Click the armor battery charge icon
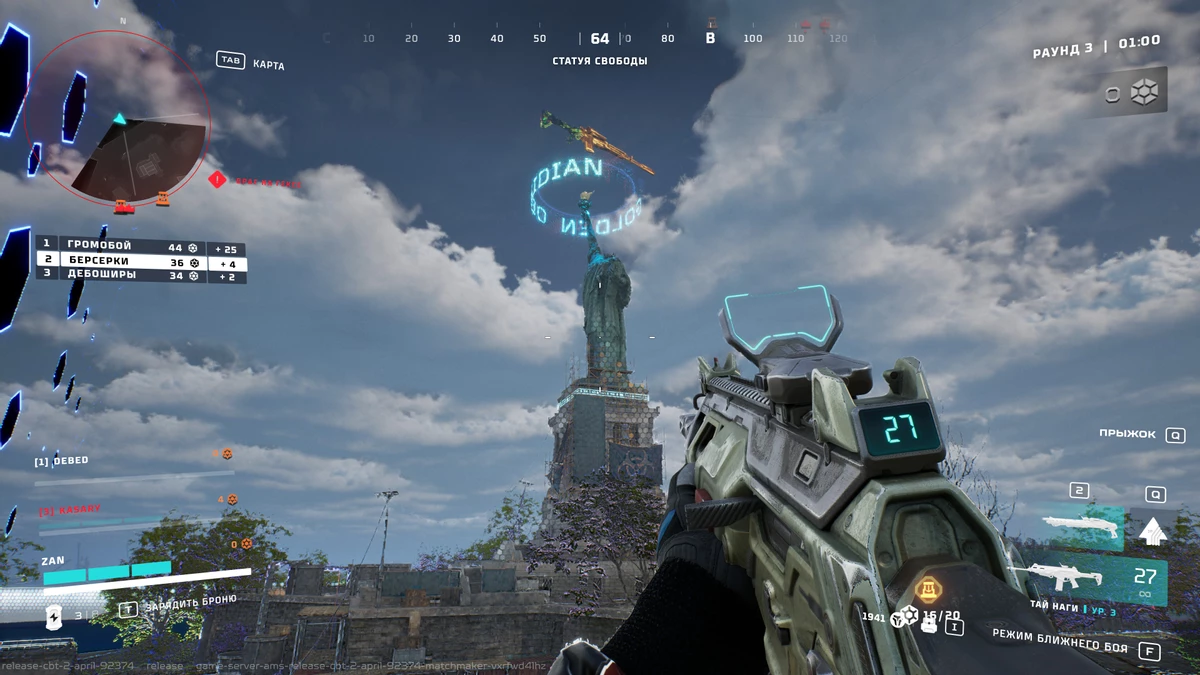The height and width of the screenshot is (675, 1200). 55,618
